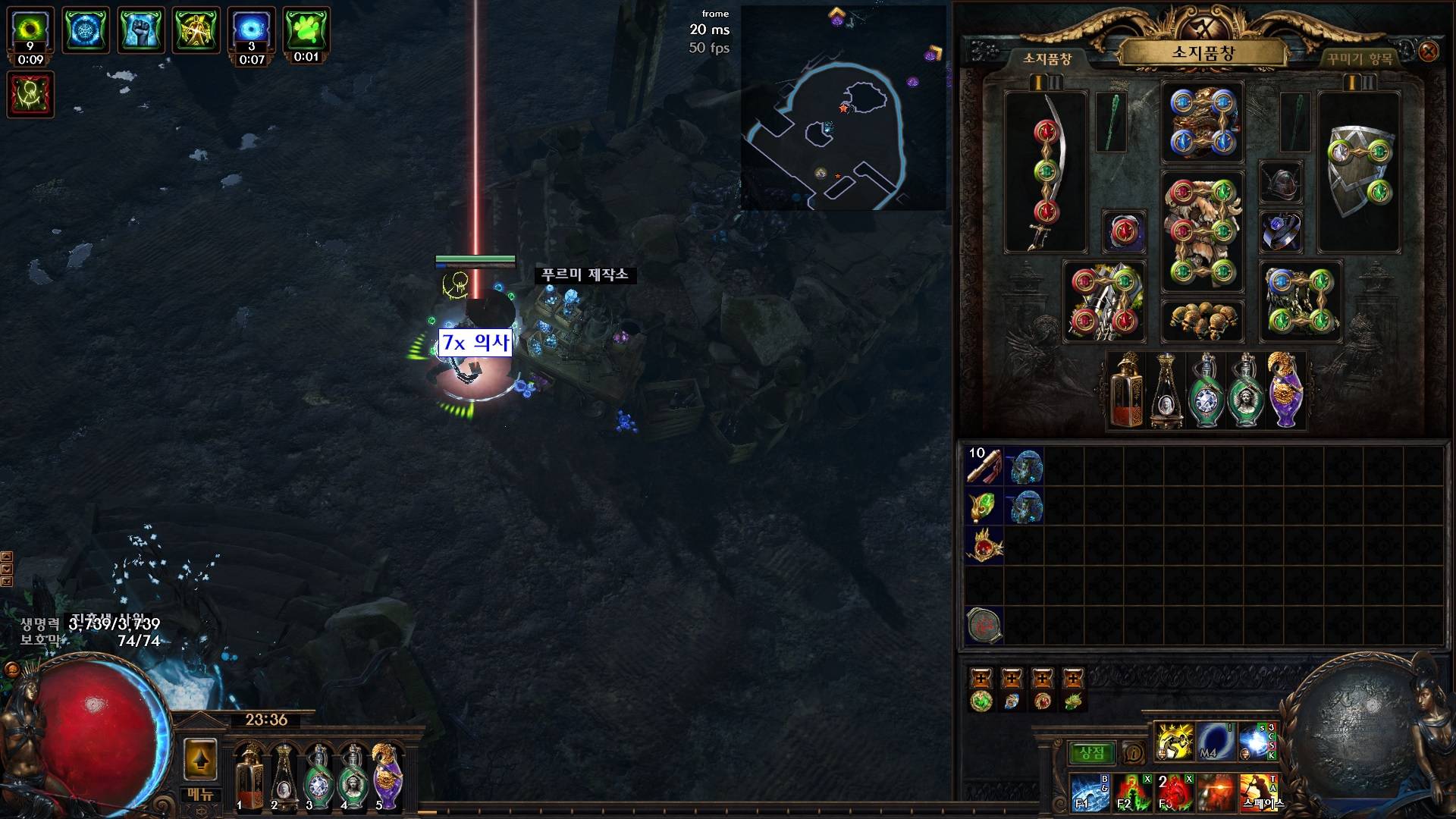The height and width of the screenshot is (819, 1456).
Task: Select the equipped fur body armour
Action: tap(1202, 231)
